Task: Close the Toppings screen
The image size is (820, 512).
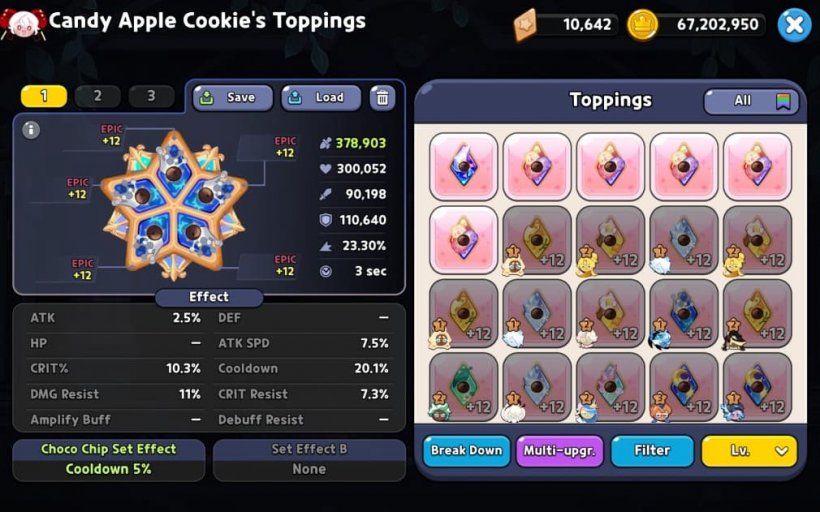Action: tap(793, 25)
